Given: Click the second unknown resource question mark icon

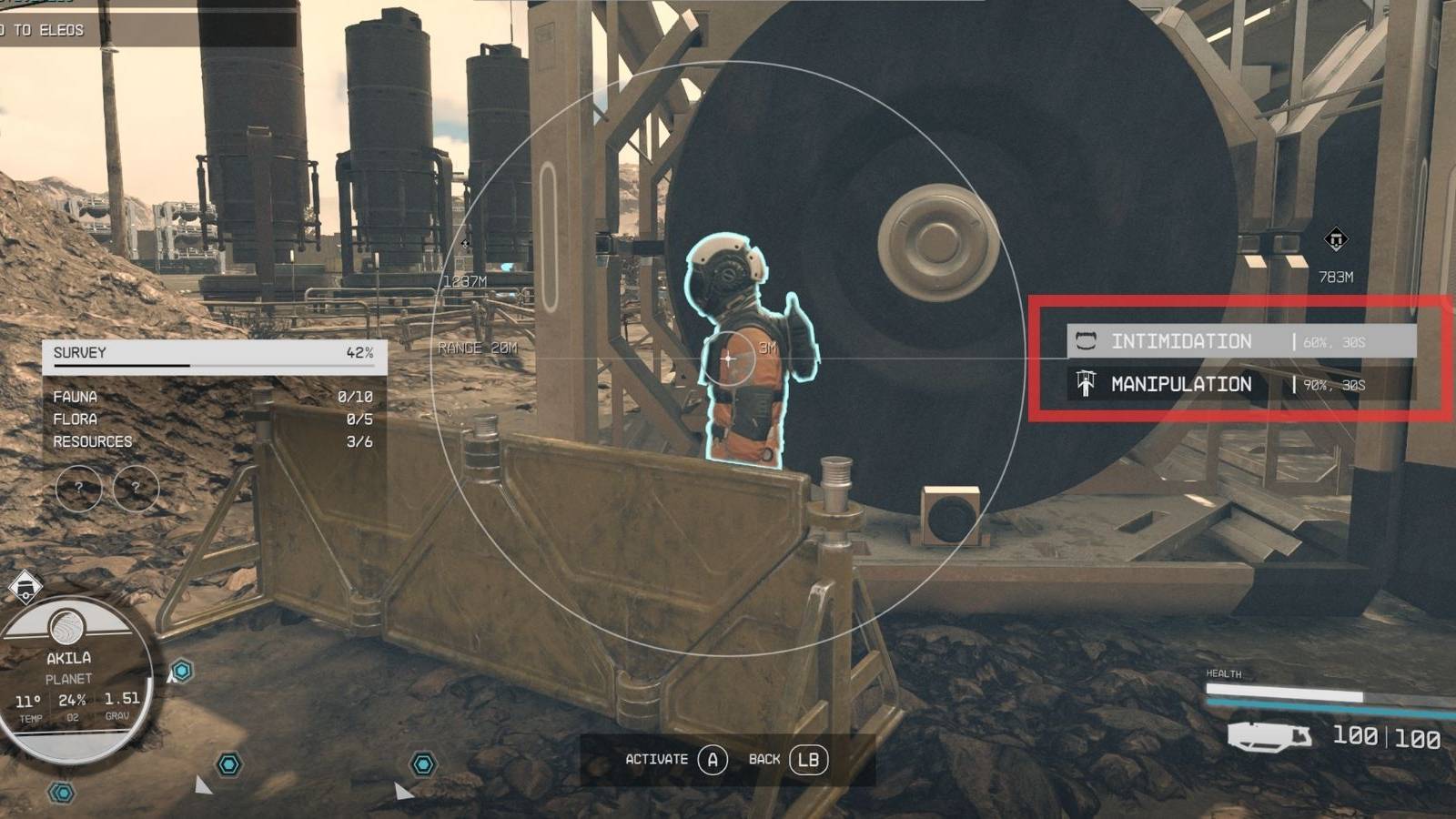Looking at the screenshot, I should pos(135,488).
